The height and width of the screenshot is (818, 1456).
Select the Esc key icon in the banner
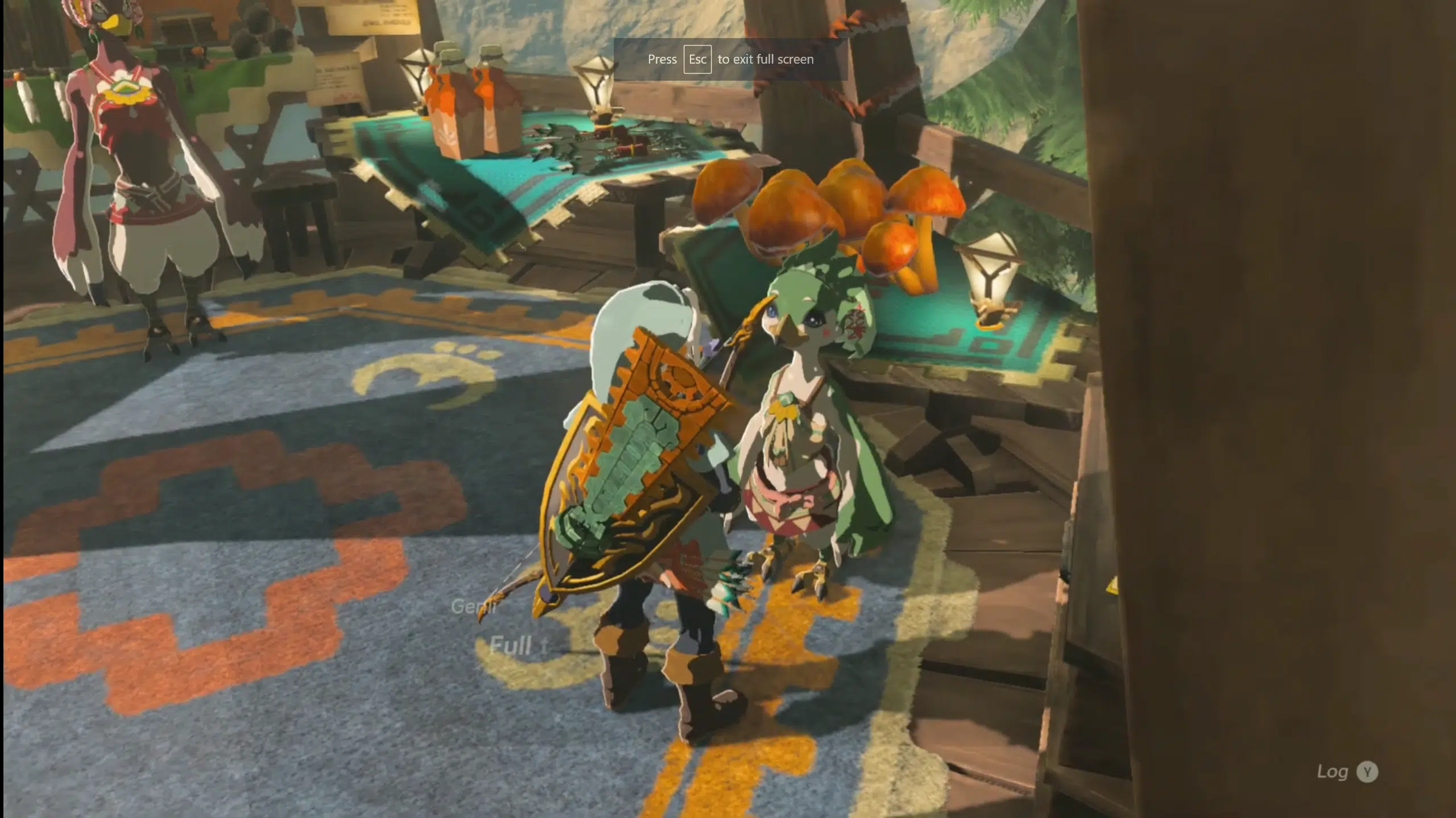pyautogui.click(x=698, y=59)
